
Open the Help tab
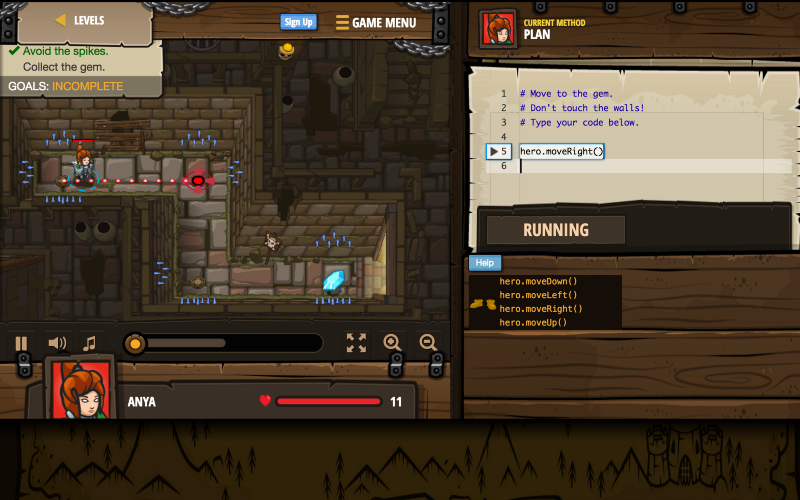(485, 263)
